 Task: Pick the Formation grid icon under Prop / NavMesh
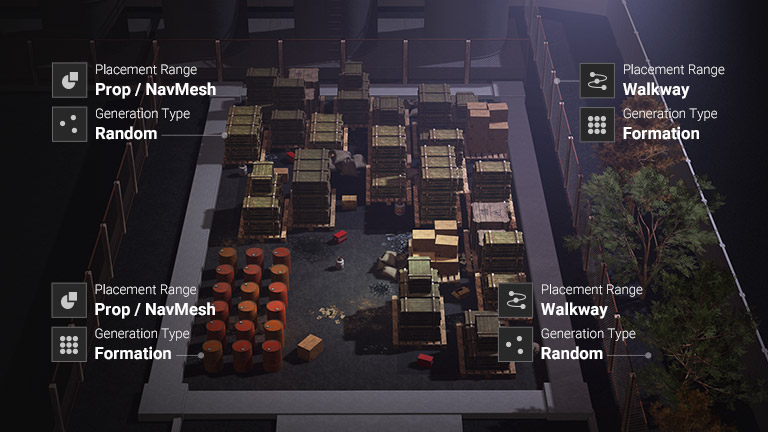click(70, 344)
